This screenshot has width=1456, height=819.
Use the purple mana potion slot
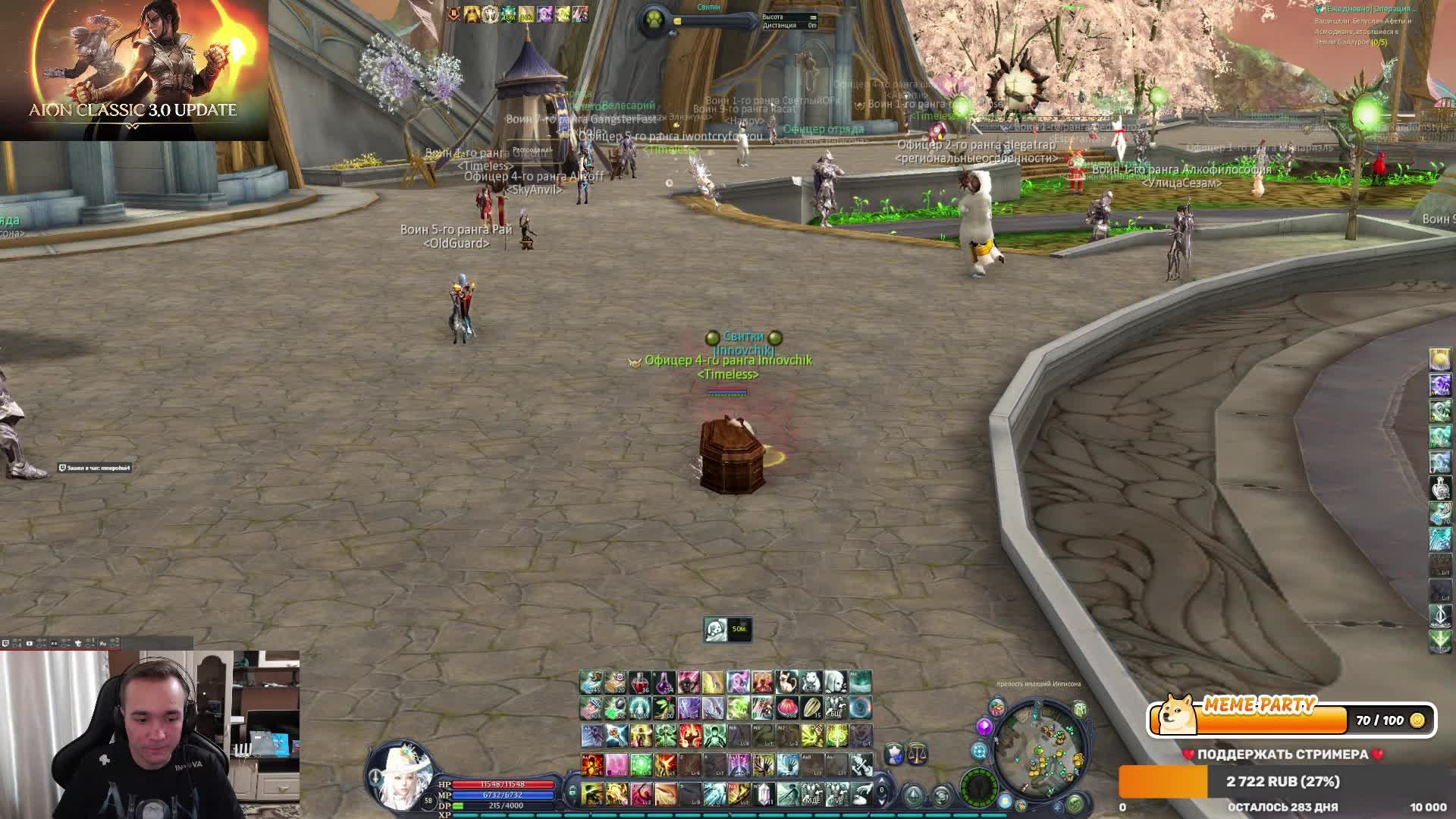664,682
